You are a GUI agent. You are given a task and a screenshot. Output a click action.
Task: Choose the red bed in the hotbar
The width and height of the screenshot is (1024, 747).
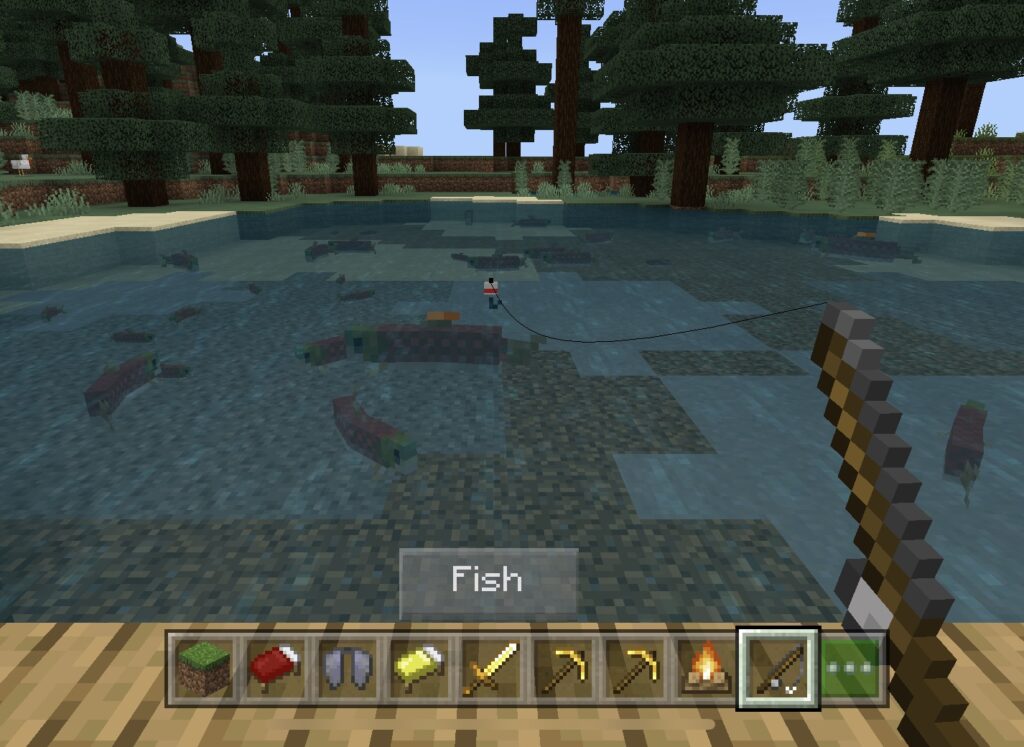tap(275, 668)
